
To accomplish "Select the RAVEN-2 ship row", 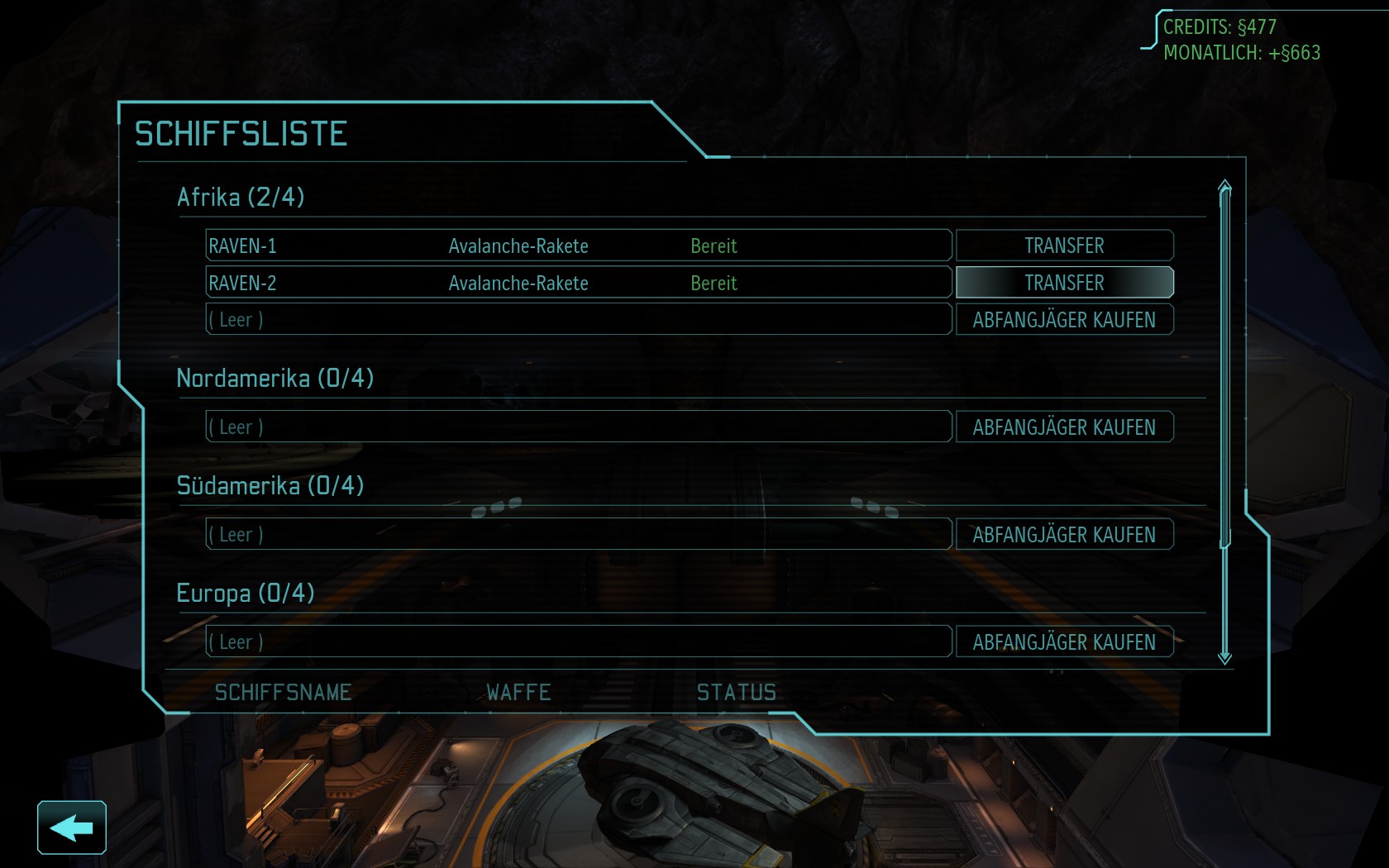I will coord(578,283).
